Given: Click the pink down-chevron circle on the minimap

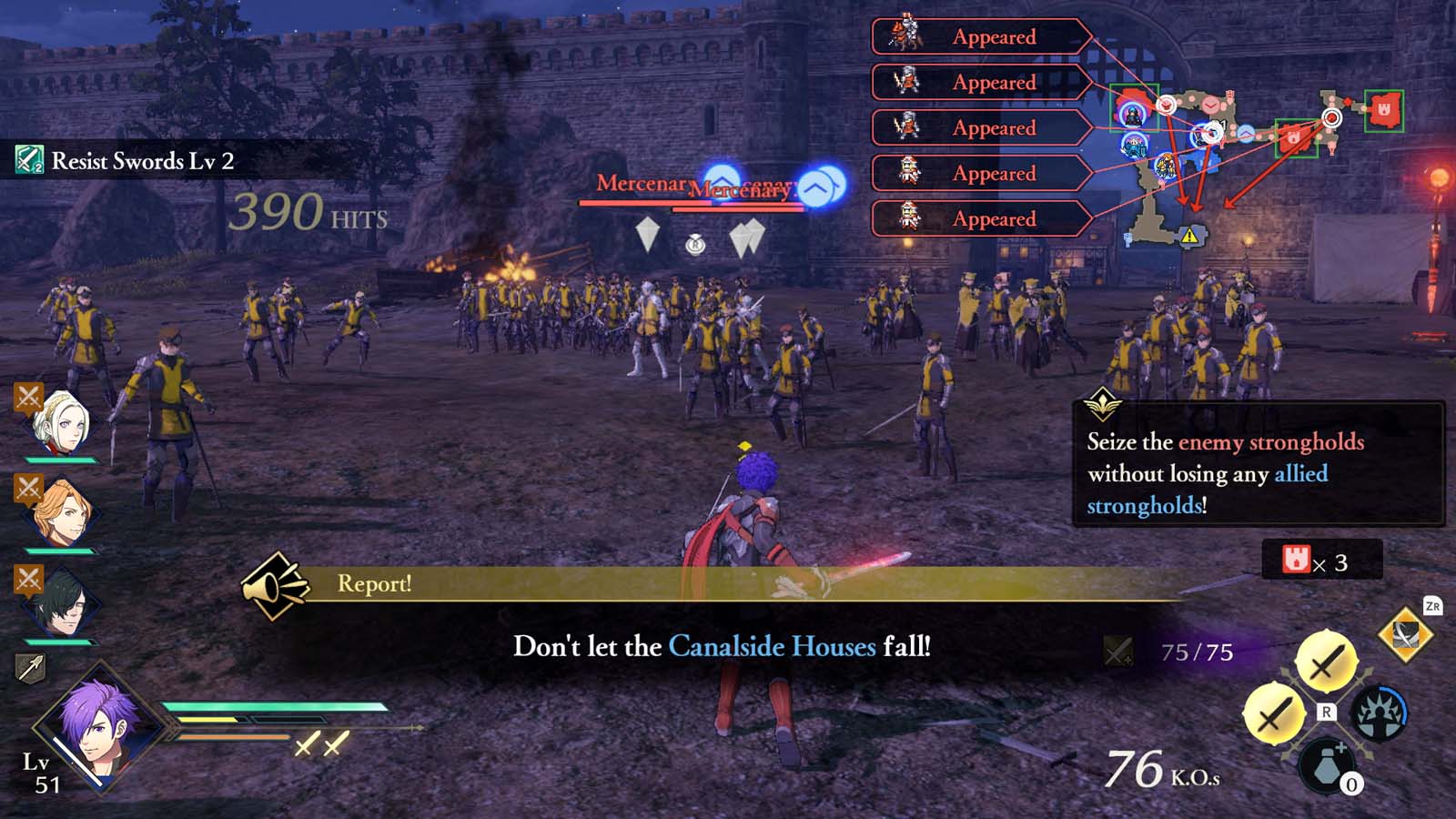Looking at the screenshot, I should (1211, 105).
